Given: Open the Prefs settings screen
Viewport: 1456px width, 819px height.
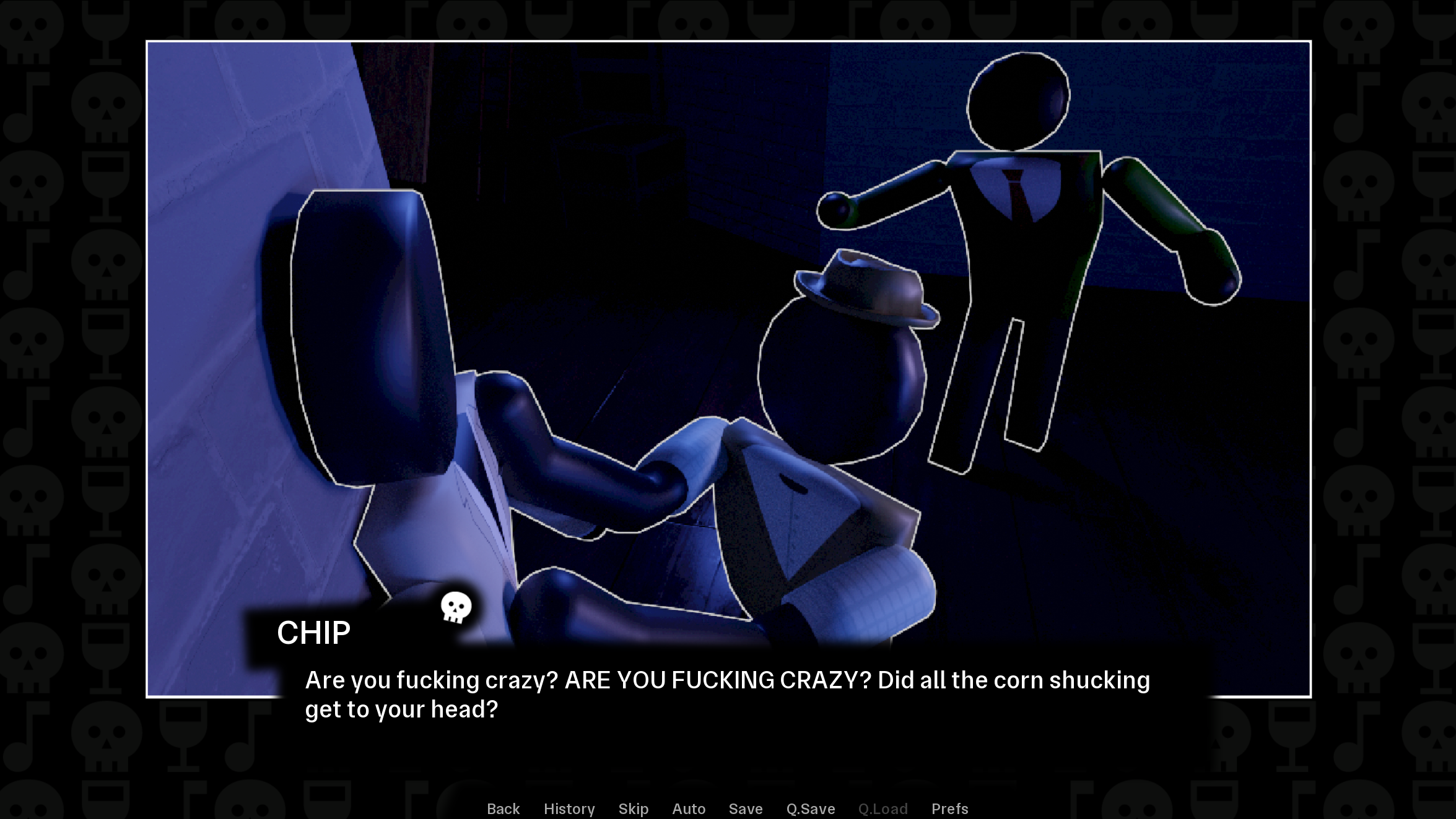Looking at the screenshot, I should coord(949,808).
